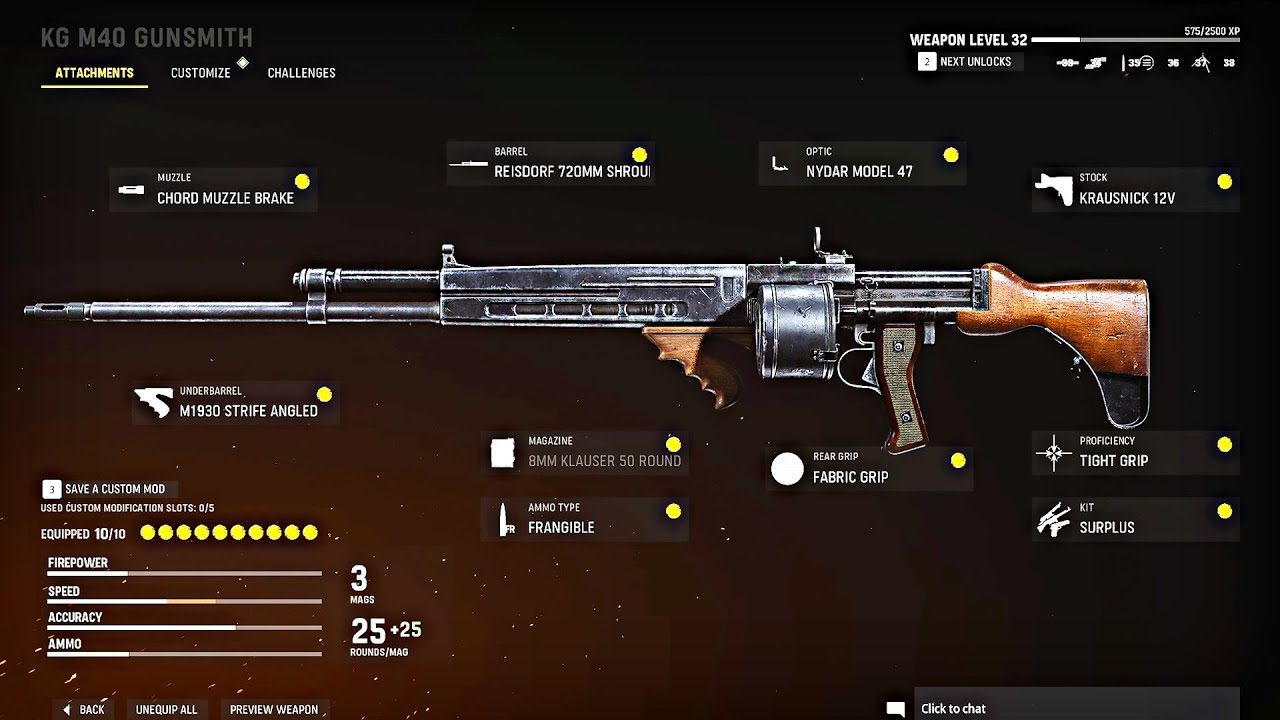Change the Frangible ammo type
The width and height of the screenshot is (1280, 720).
click(585, 519)
